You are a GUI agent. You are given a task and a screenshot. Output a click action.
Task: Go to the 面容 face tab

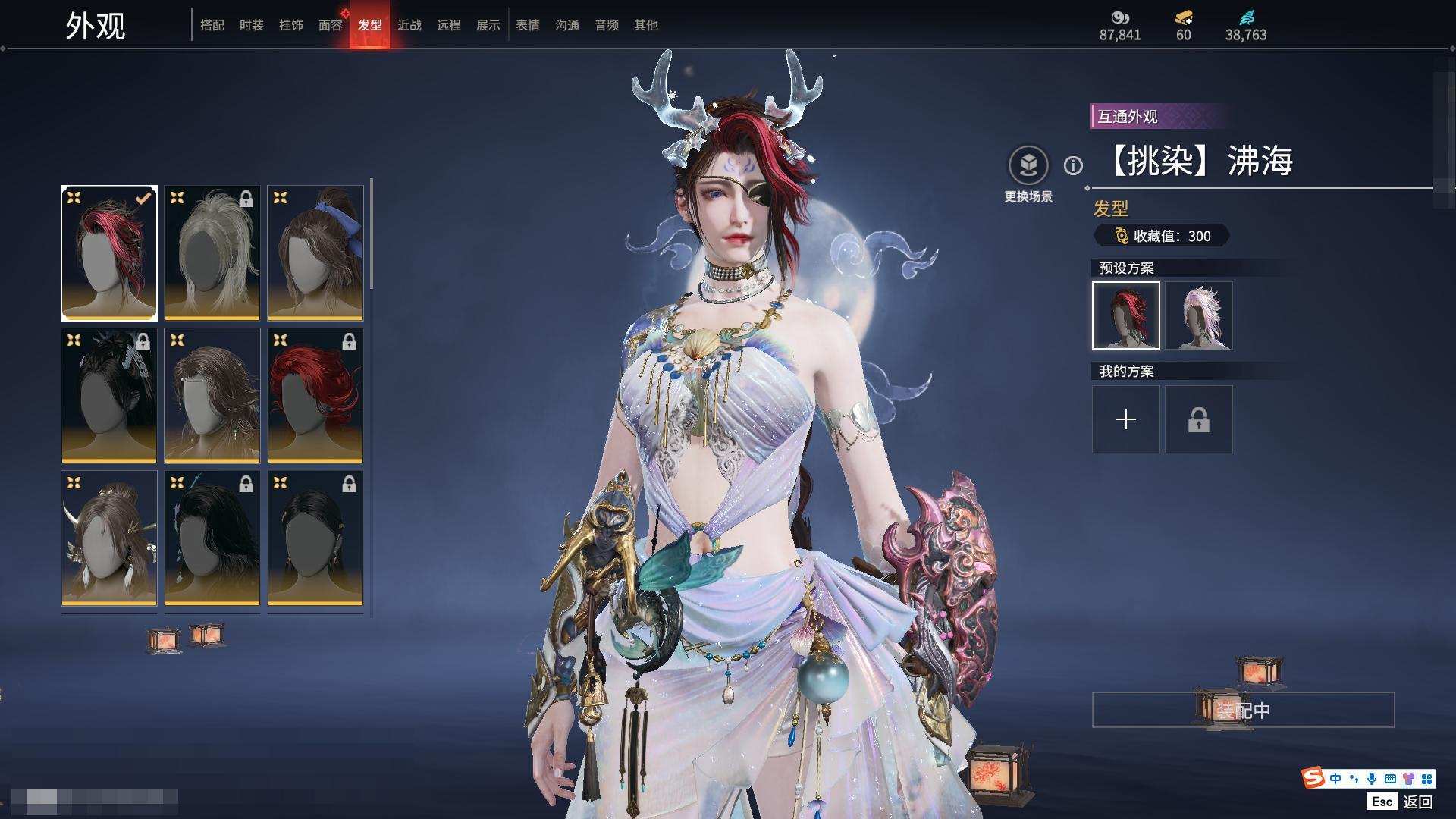pyautogui.click(x=331, y=25)
